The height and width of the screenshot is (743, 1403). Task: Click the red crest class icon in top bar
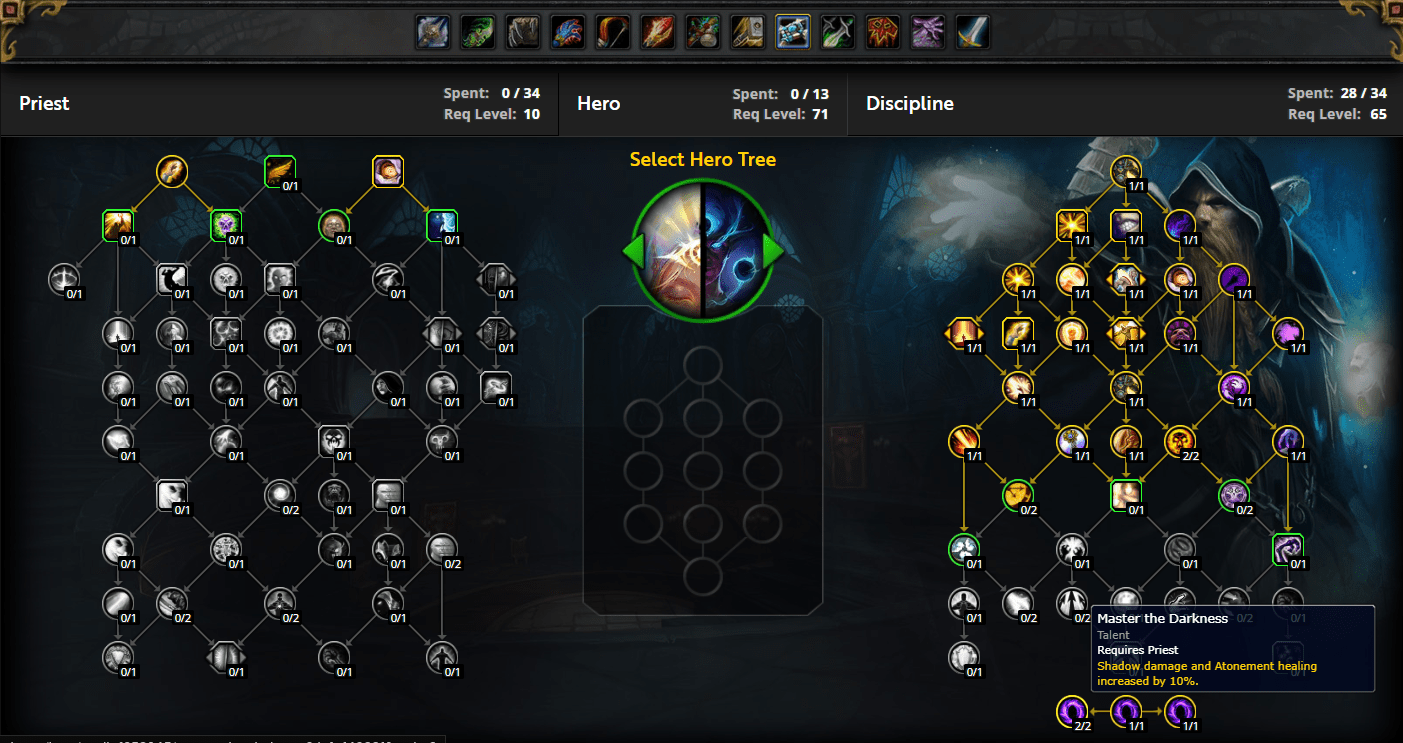pyautogui.click(x=881, y=31)
